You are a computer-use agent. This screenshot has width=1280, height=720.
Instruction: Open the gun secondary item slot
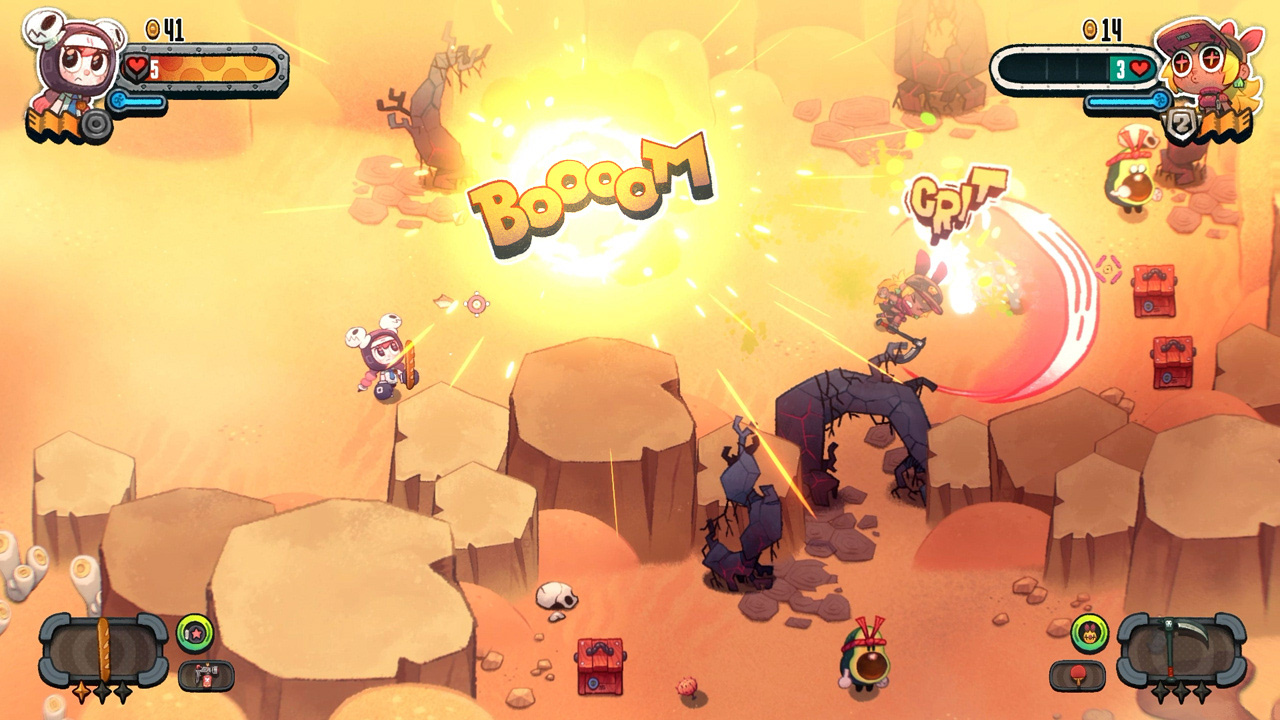pos(205,674)
